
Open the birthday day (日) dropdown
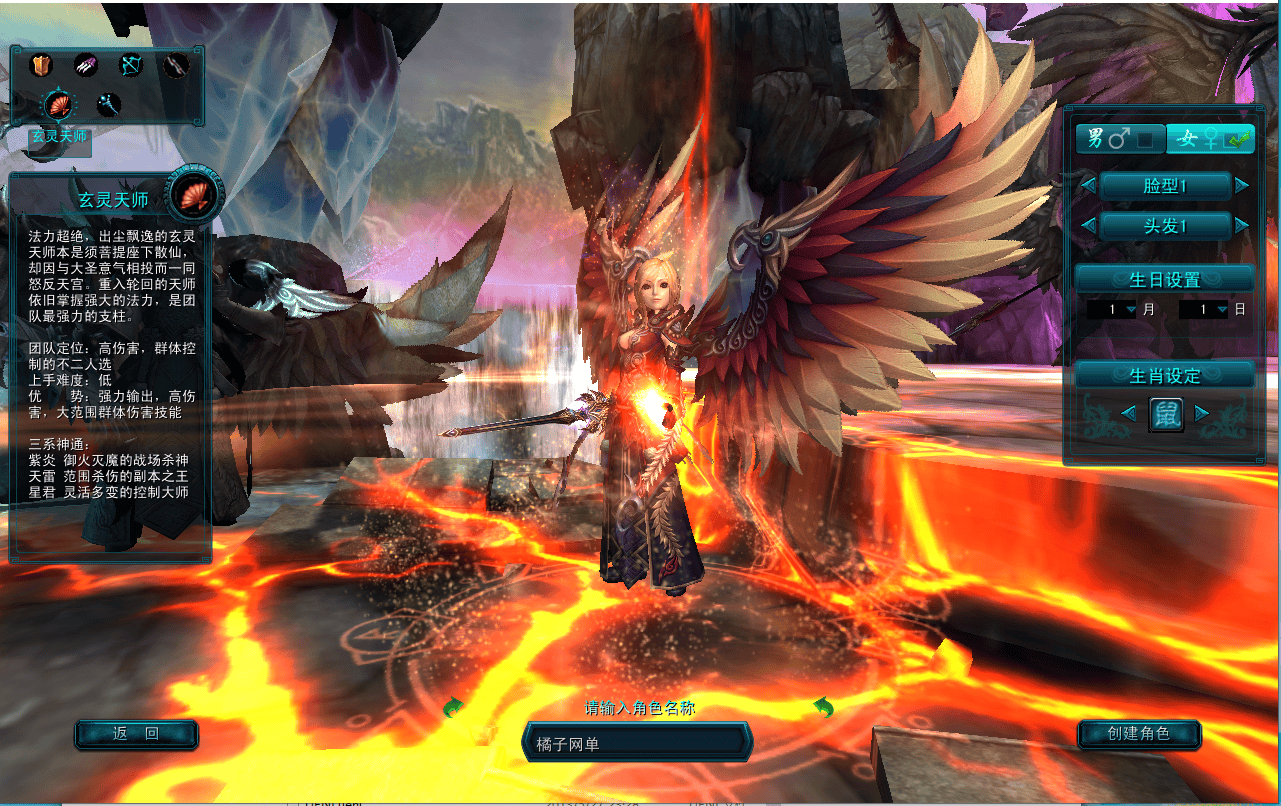[1221, 310]
